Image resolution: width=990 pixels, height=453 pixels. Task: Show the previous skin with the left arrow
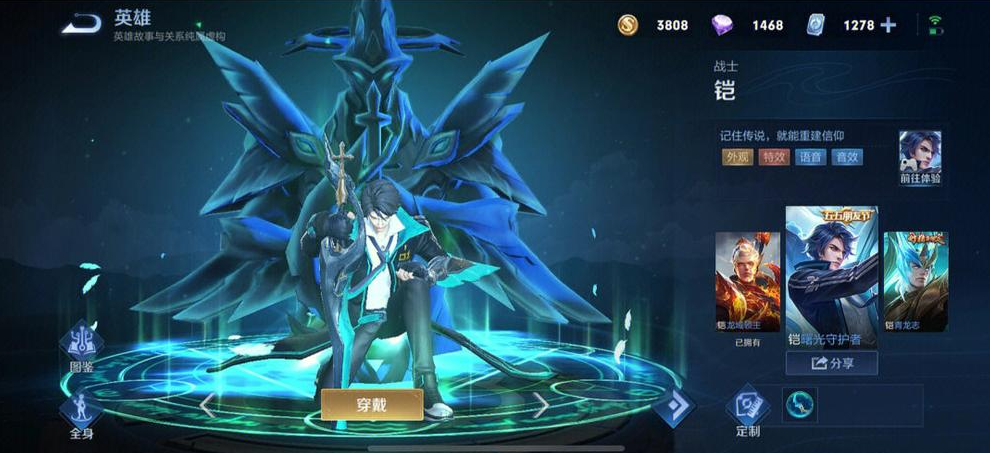207,405
